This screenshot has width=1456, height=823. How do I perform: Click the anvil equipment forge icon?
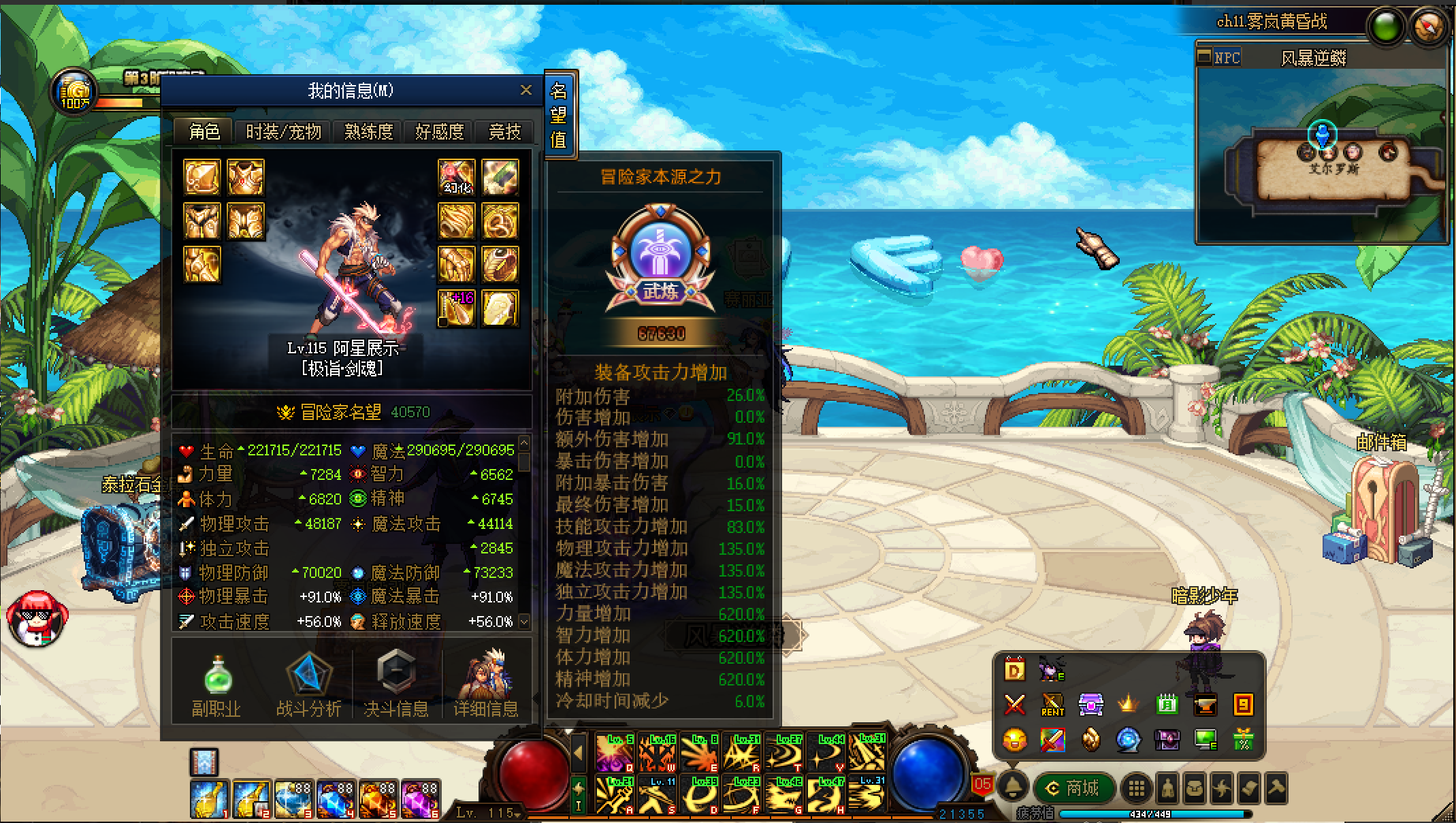click(x=1206, y=705)
